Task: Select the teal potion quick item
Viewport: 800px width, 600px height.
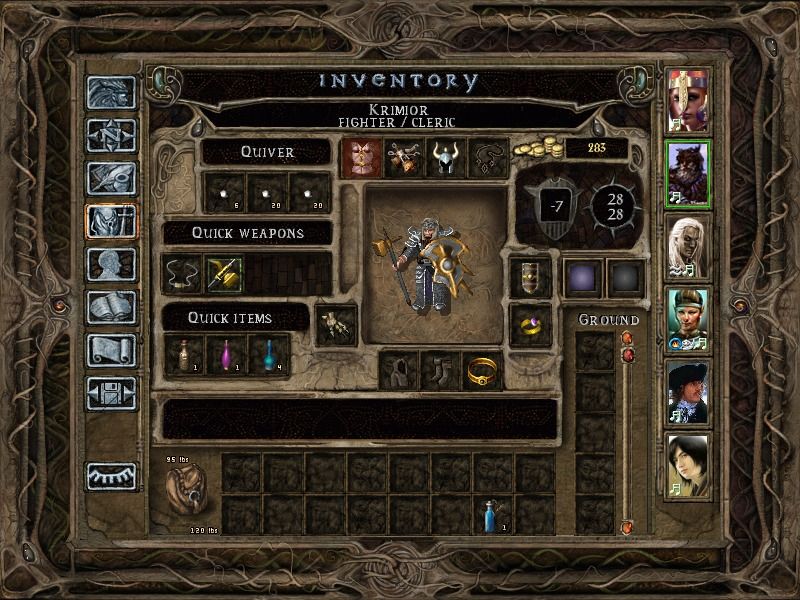Action: (x=267, y=355)
